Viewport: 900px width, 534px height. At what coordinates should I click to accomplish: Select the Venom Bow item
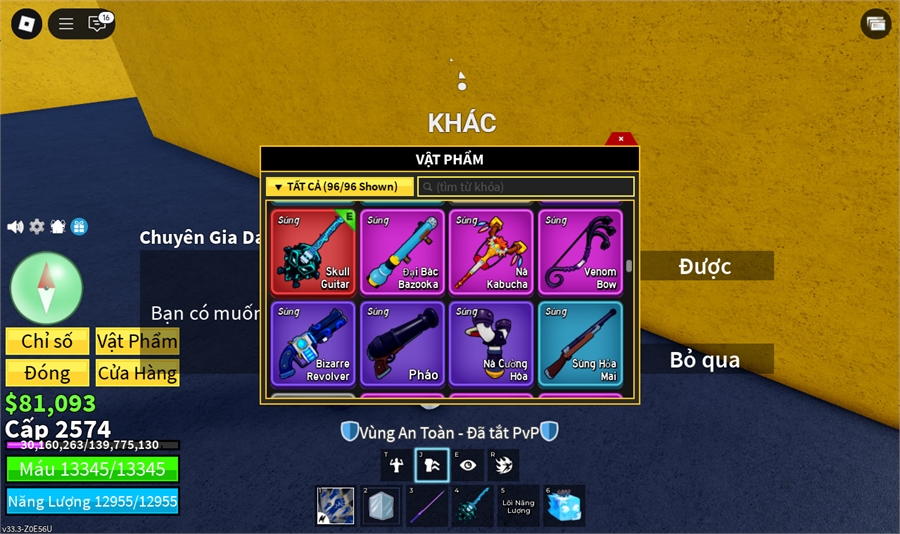(579, 252)
